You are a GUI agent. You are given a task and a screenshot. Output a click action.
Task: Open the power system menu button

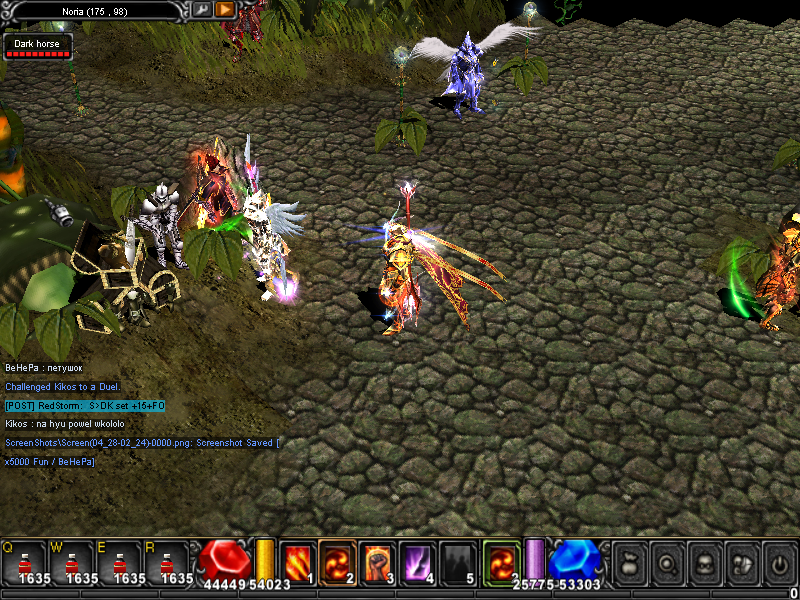[x=778, y=561]
